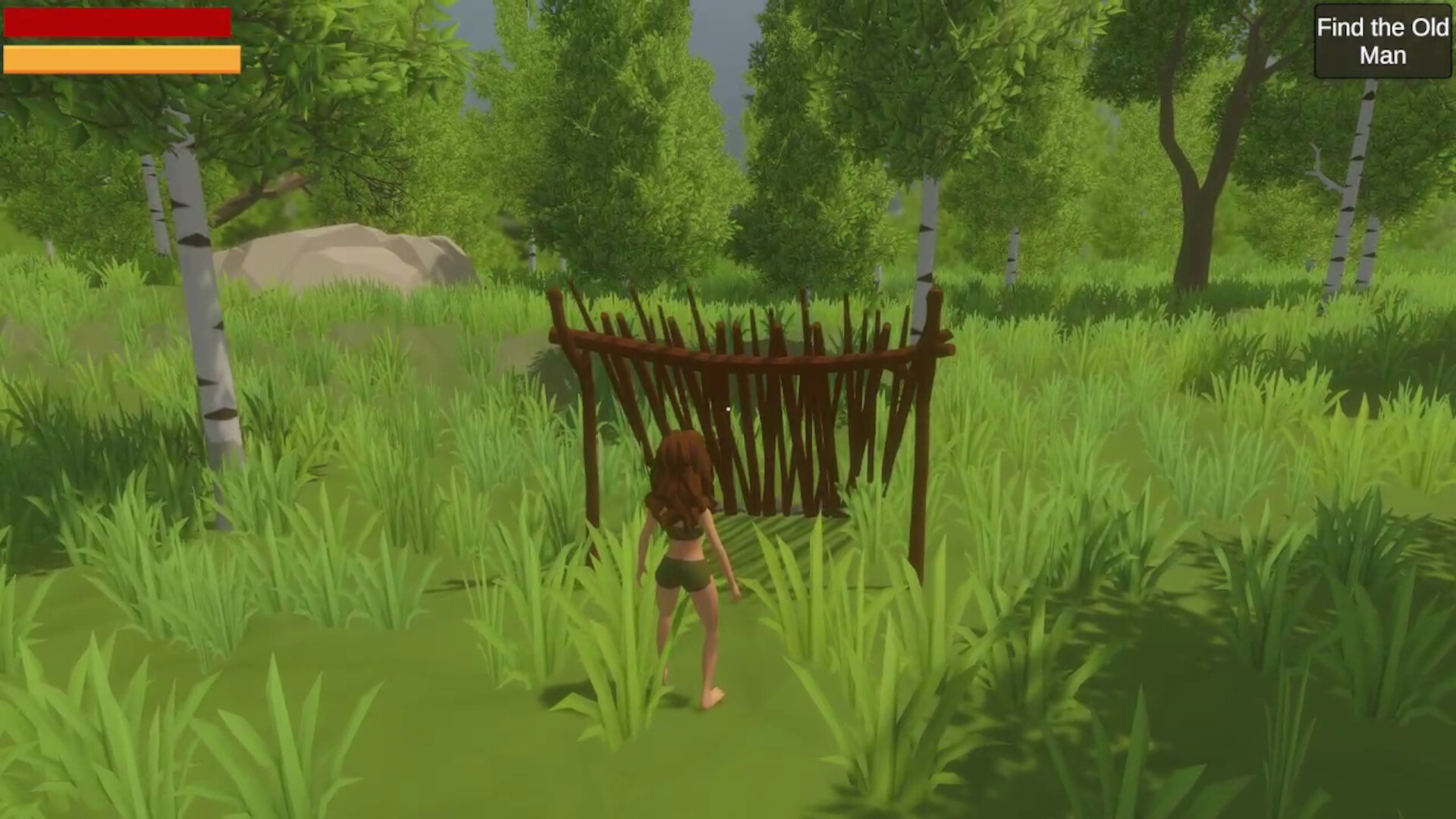
Task: Click the center crosshair dot
Action: coord(728,409)
